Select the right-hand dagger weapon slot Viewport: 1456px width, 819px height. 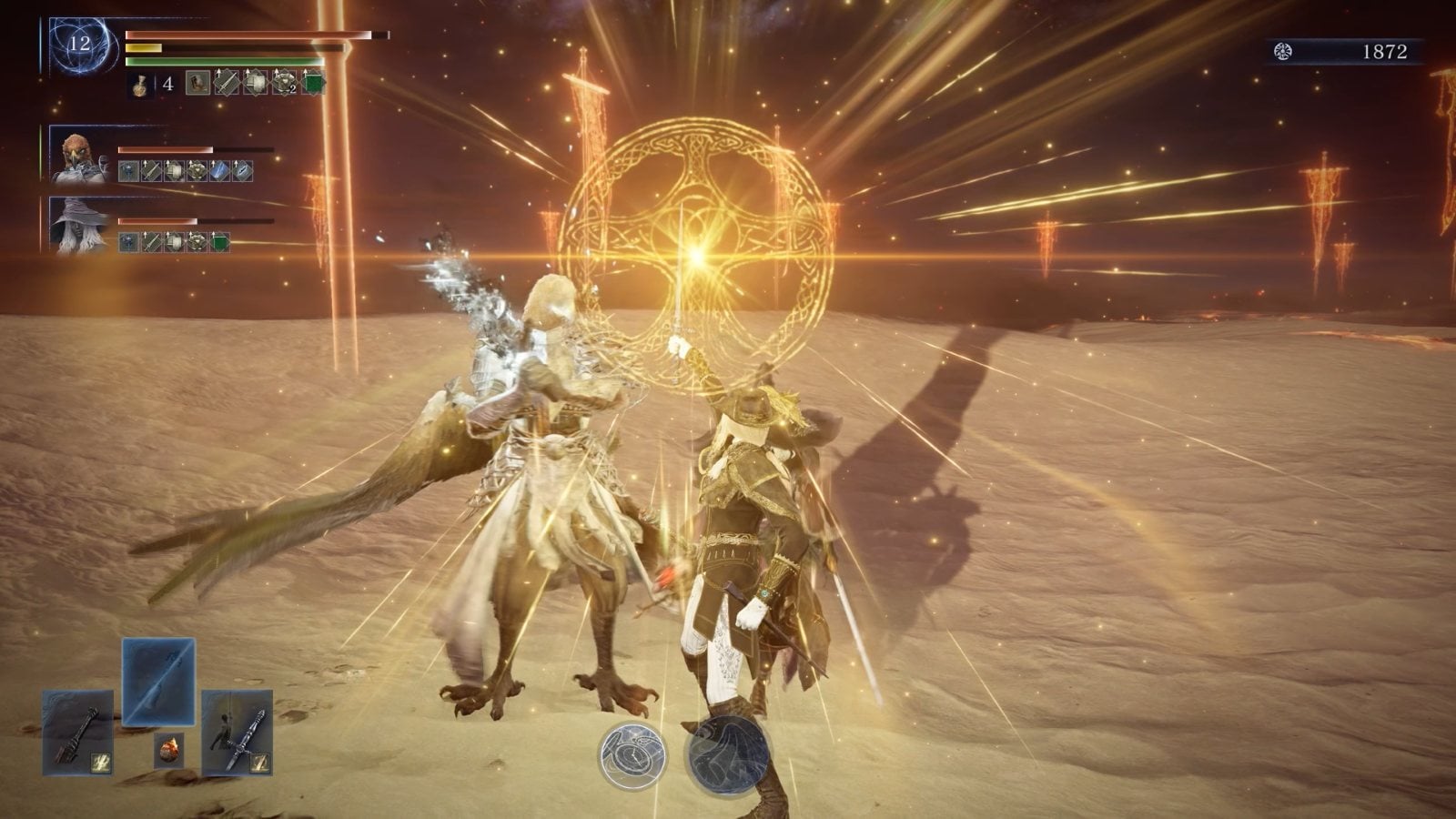point(237,732)
